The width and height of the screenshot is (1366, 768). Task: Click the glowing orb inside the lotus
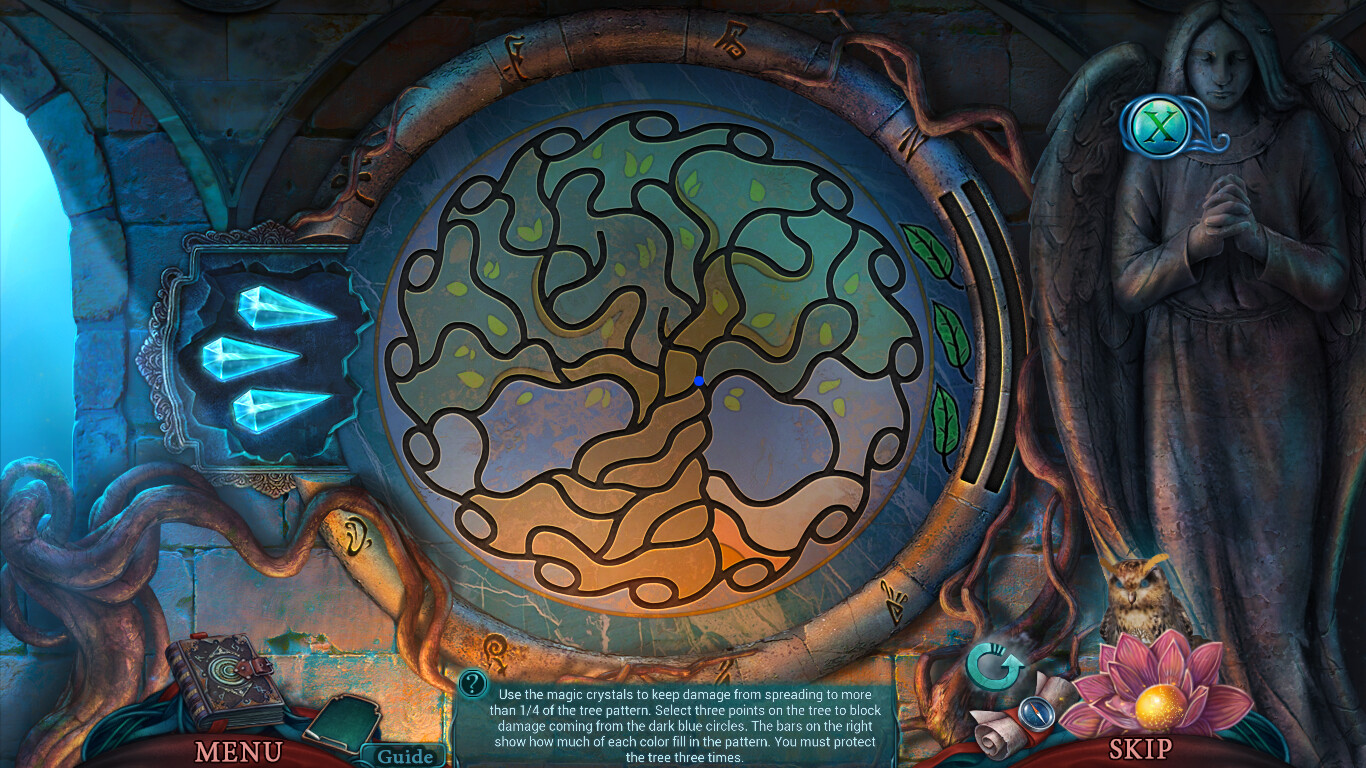click(1159, 707)
